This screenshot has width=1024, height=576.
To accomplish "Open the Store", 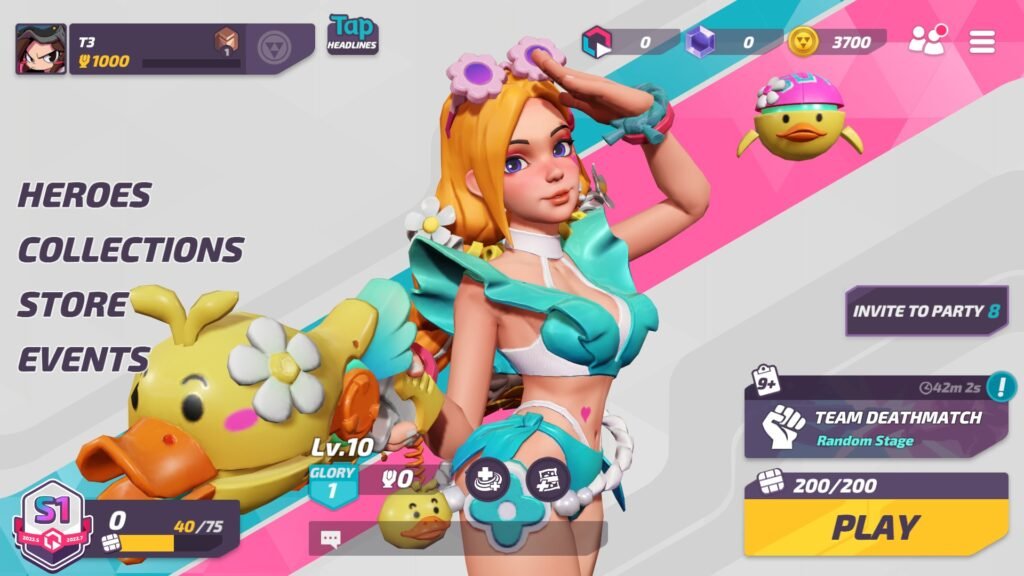I will [x=73, y=304].
